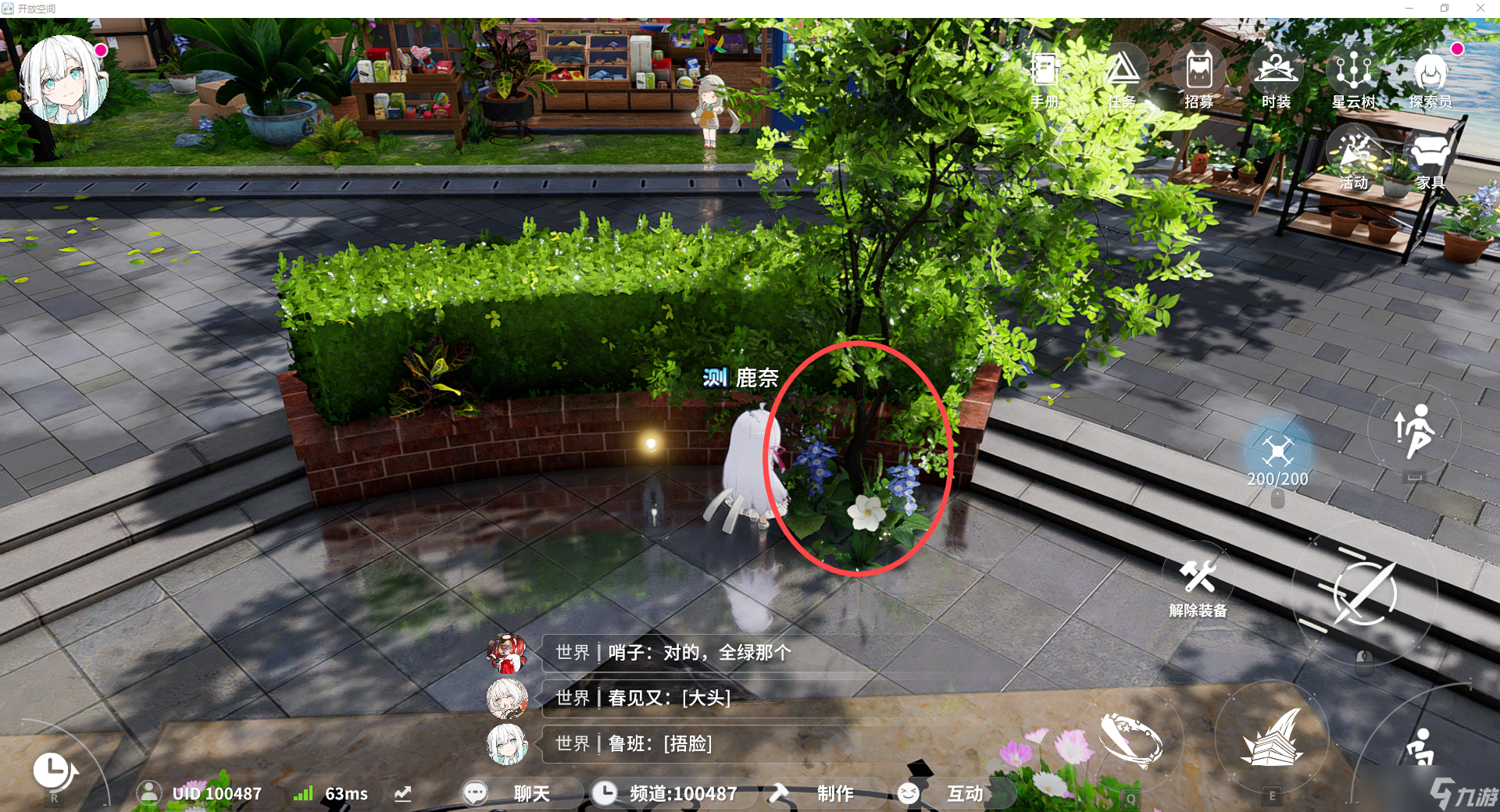This screenshot has height=812, width=1500.
Task: Close the game window
Action: point(1480,9)
